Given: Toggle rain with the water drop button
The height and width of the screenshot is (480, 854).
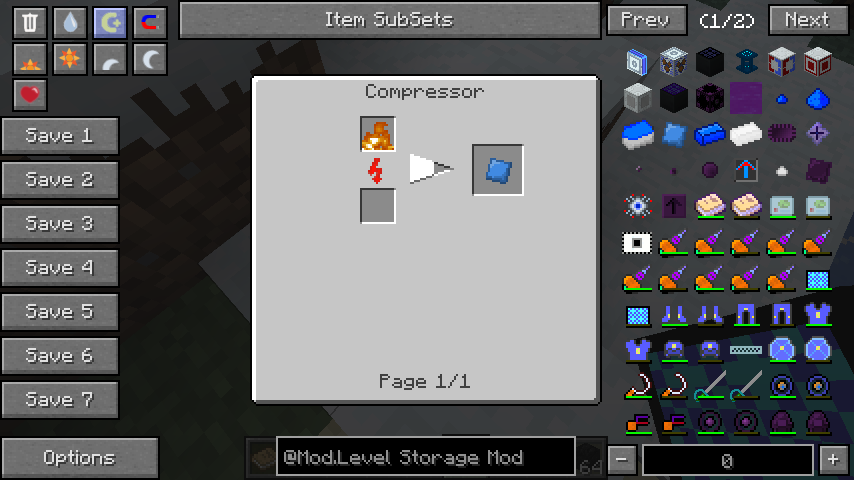Looking at the screenshot, I should [70, 22].
